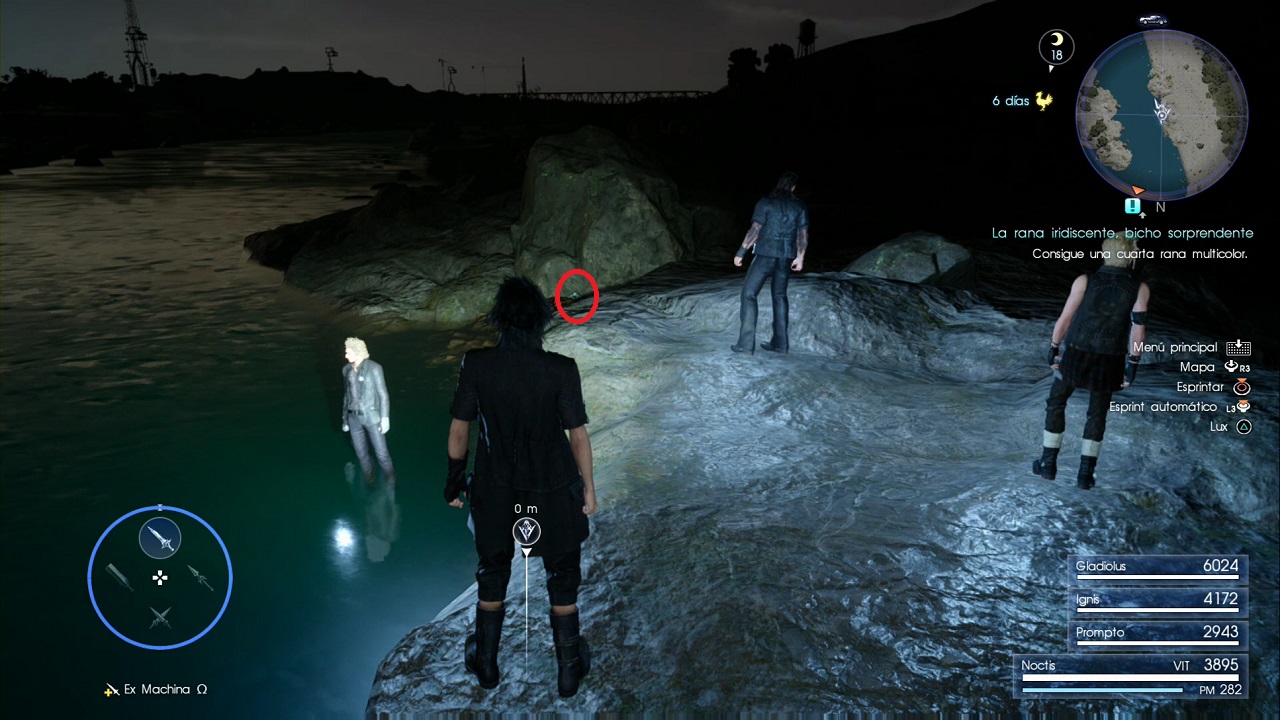Select the sword in the weapon wheel
Viewport: 1280px width, 720px height.
(160, 539)
